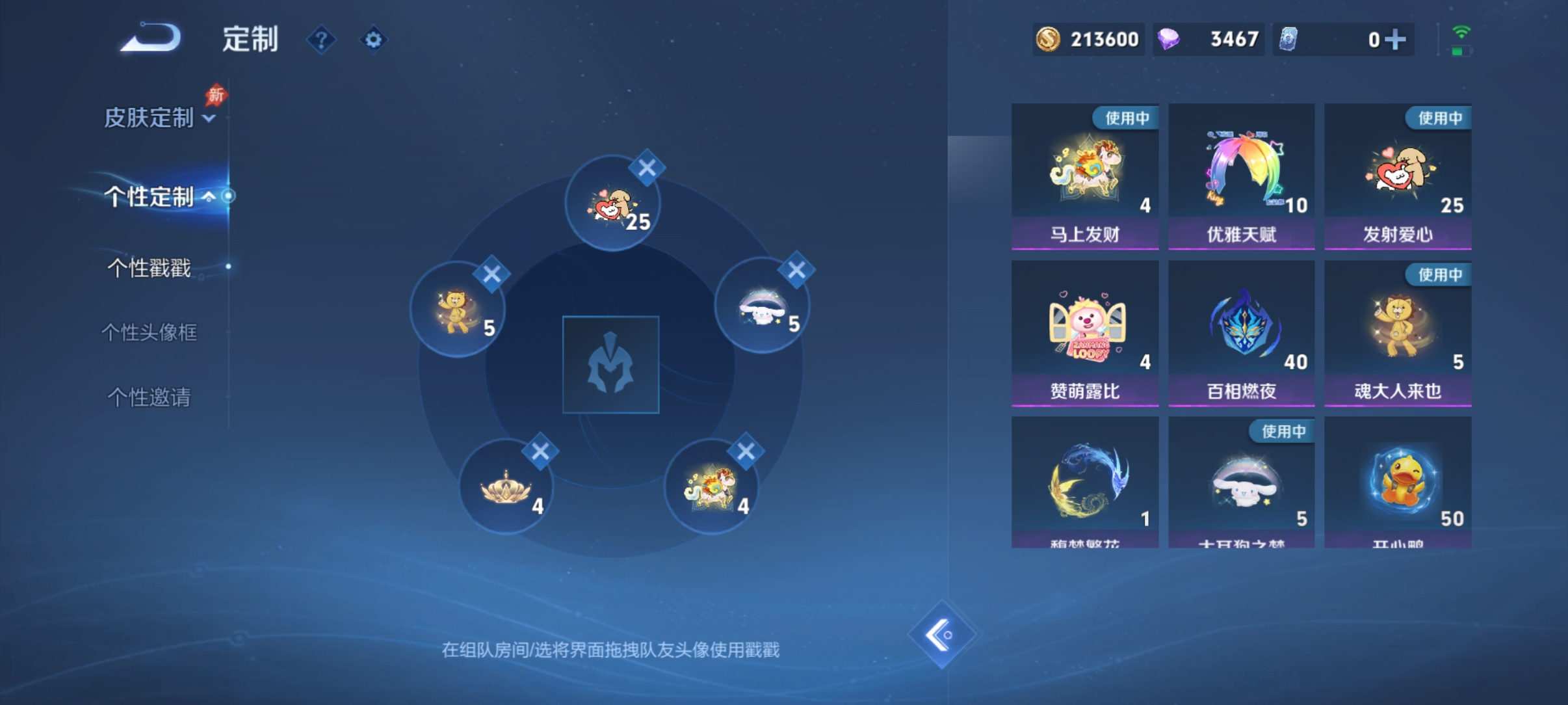Open the 个性邀请 sidebar item

[x=149, y=397]
